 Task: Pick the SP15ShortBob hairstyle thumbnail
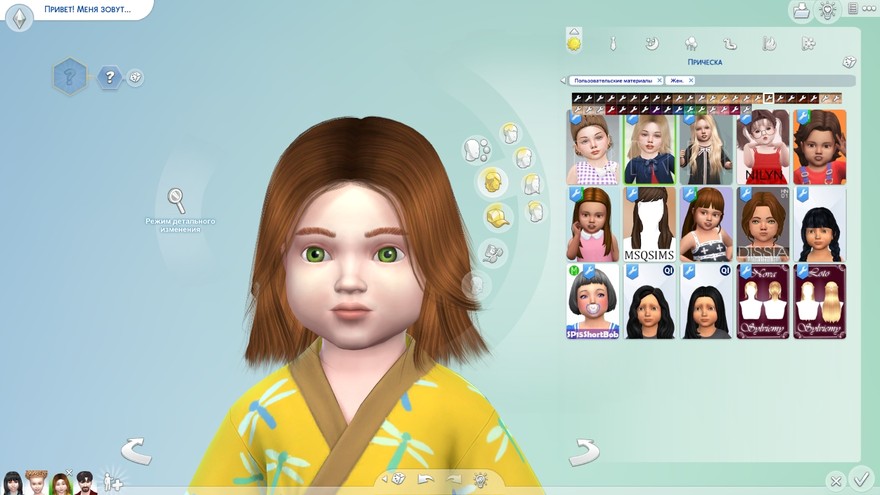pyautogui.click(x=592, y=301)
